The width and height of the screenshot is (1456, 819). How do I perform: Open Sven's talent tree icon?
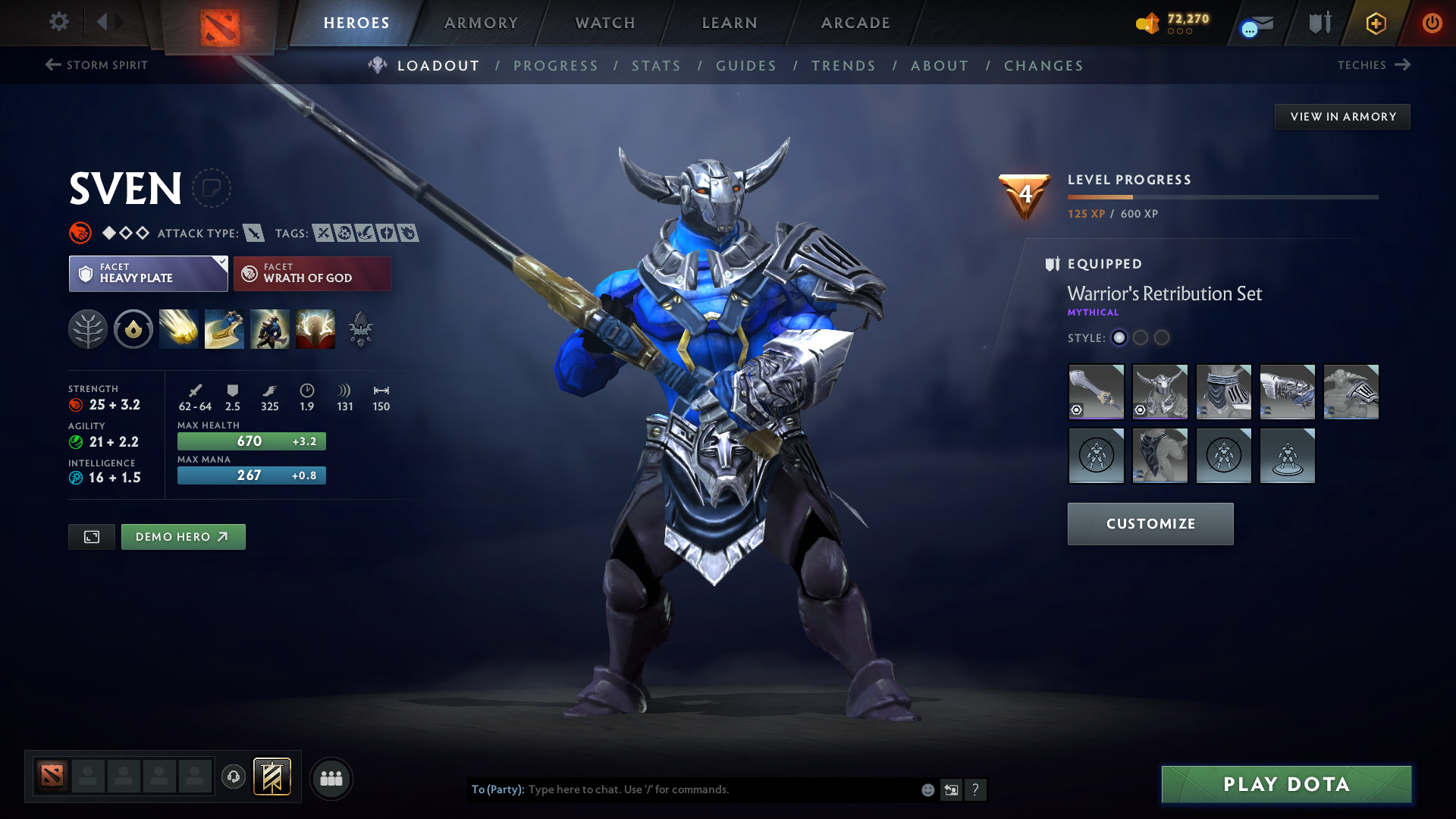tap(88, 329)
